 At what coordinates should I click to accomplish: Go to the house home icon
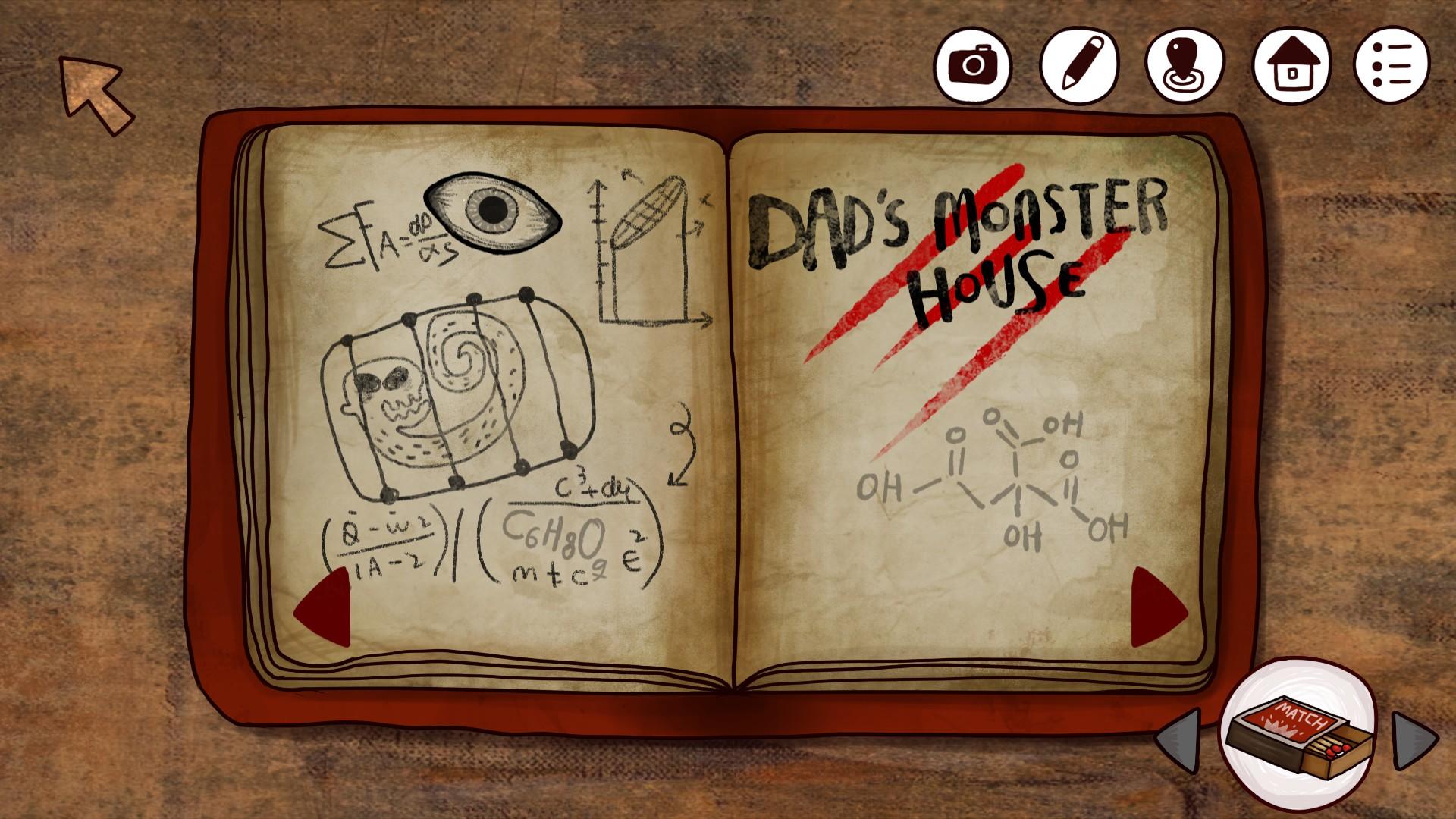[x=1291, y=64]
